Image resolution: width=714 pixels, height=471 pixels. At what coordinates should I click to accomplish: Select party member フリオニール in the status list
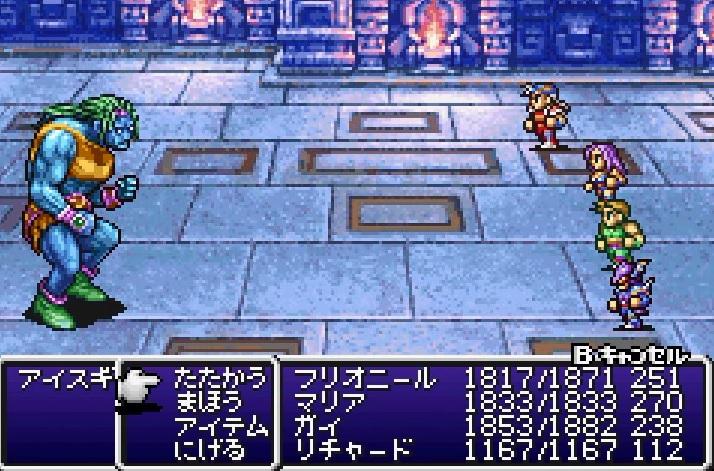[x=364, y=379]
